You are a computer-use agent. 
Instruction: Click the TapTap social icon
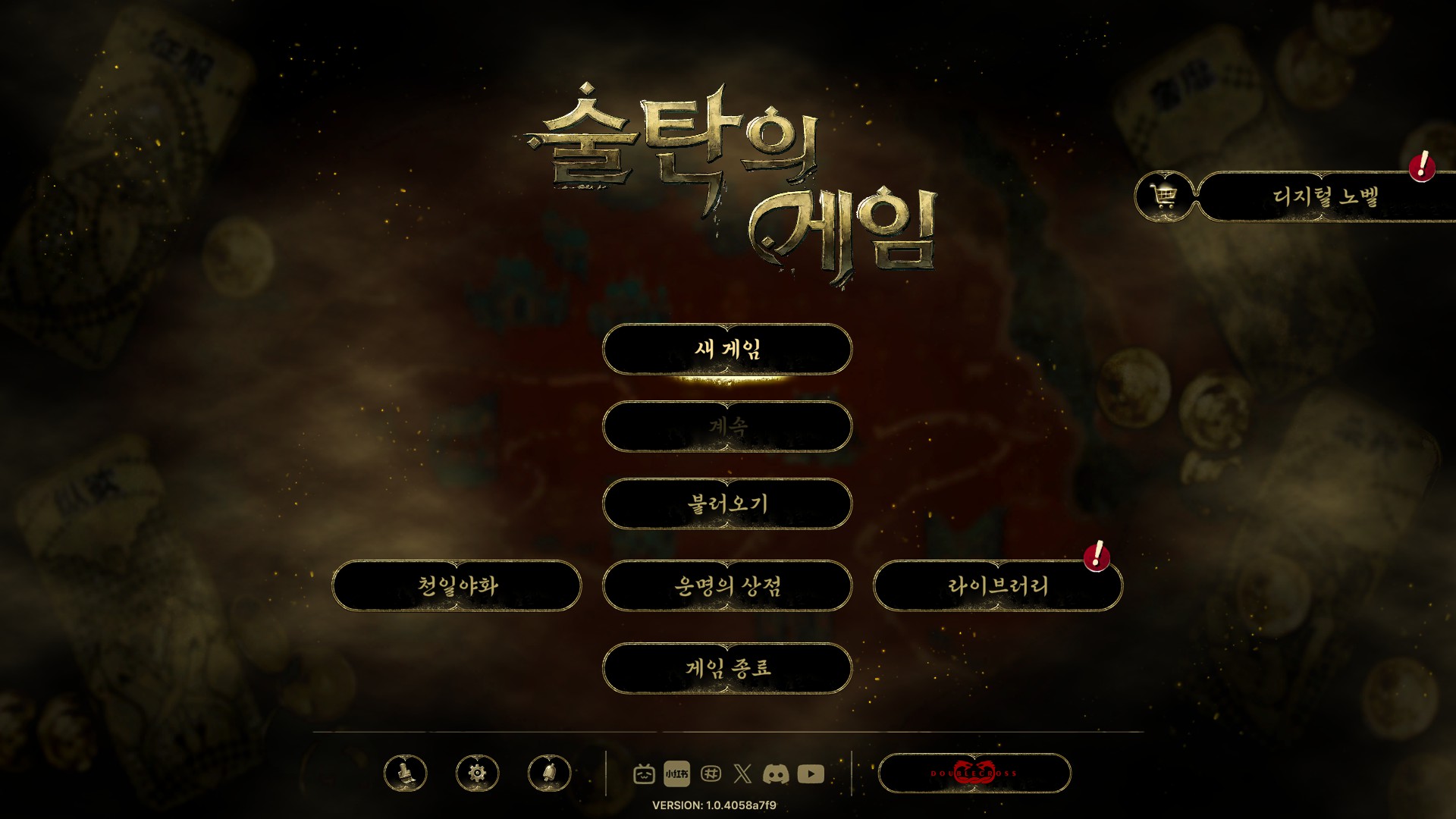[x=711, y=774]
